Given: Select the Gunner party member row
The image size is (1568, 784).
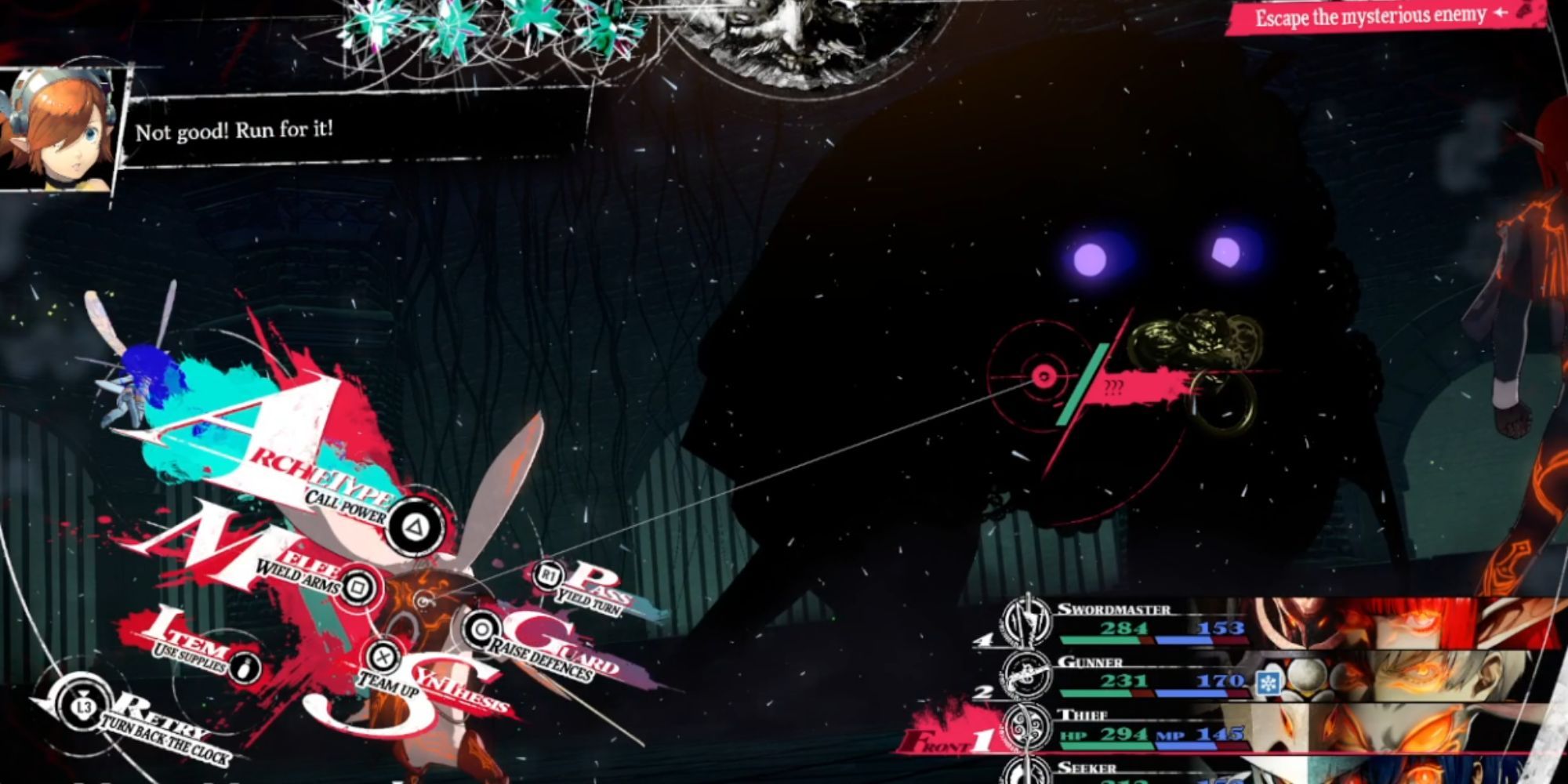Looking at the screenshot, I should click(x=1137, y=676).
